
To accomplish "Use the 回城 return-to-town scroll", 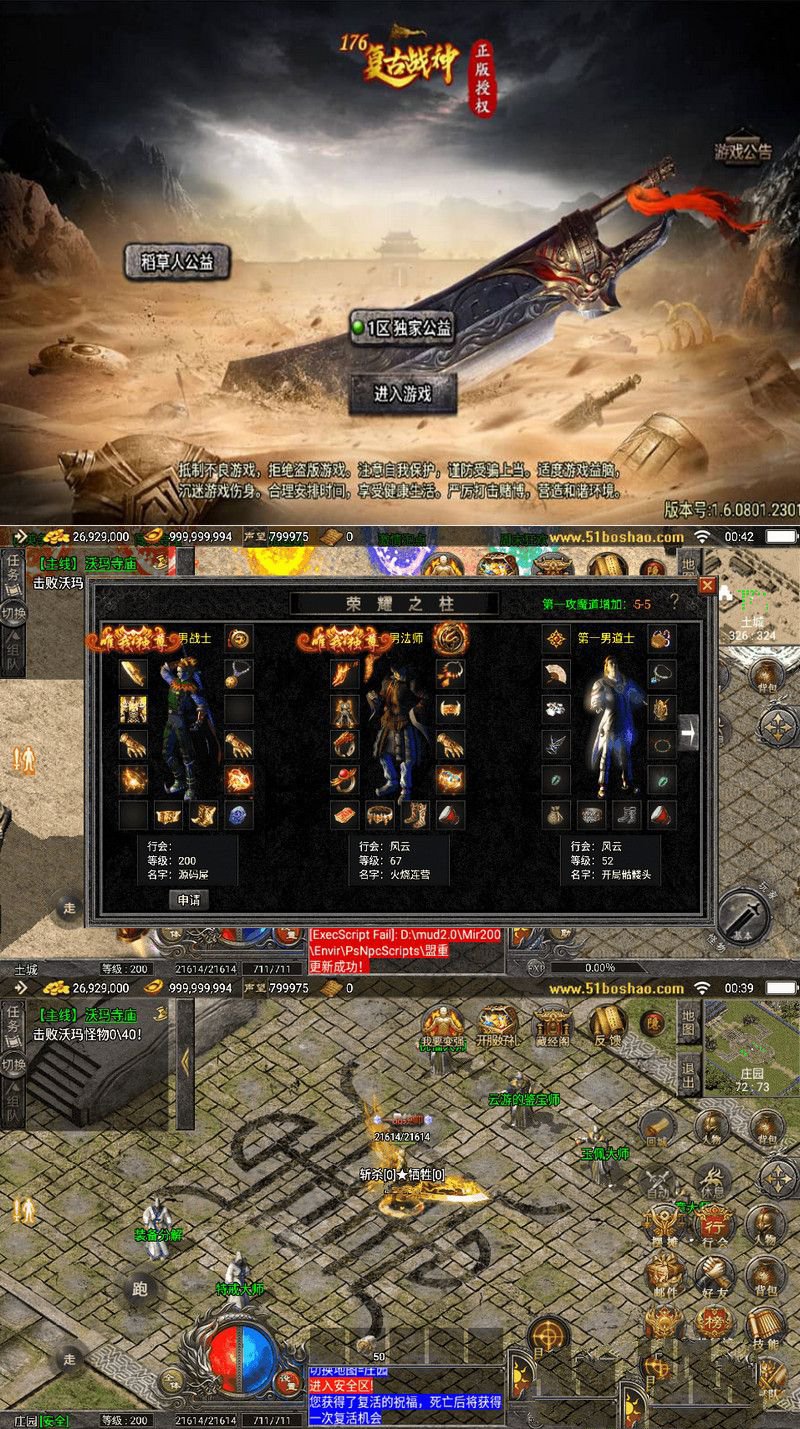I will (656, 1127).
